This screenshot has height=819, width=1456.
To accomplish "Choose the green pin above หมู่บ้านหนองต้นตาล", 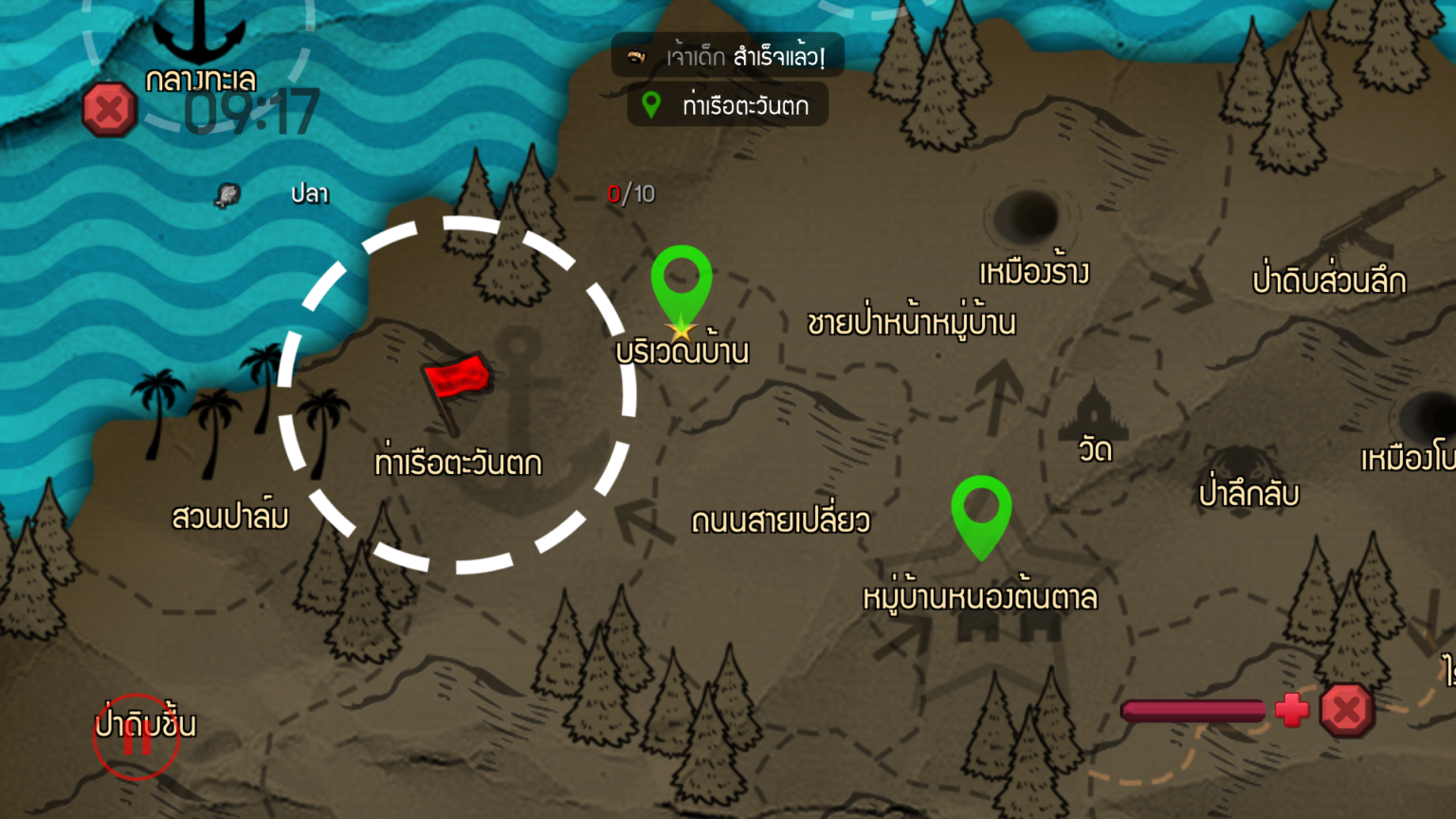I will click(981, 514).
